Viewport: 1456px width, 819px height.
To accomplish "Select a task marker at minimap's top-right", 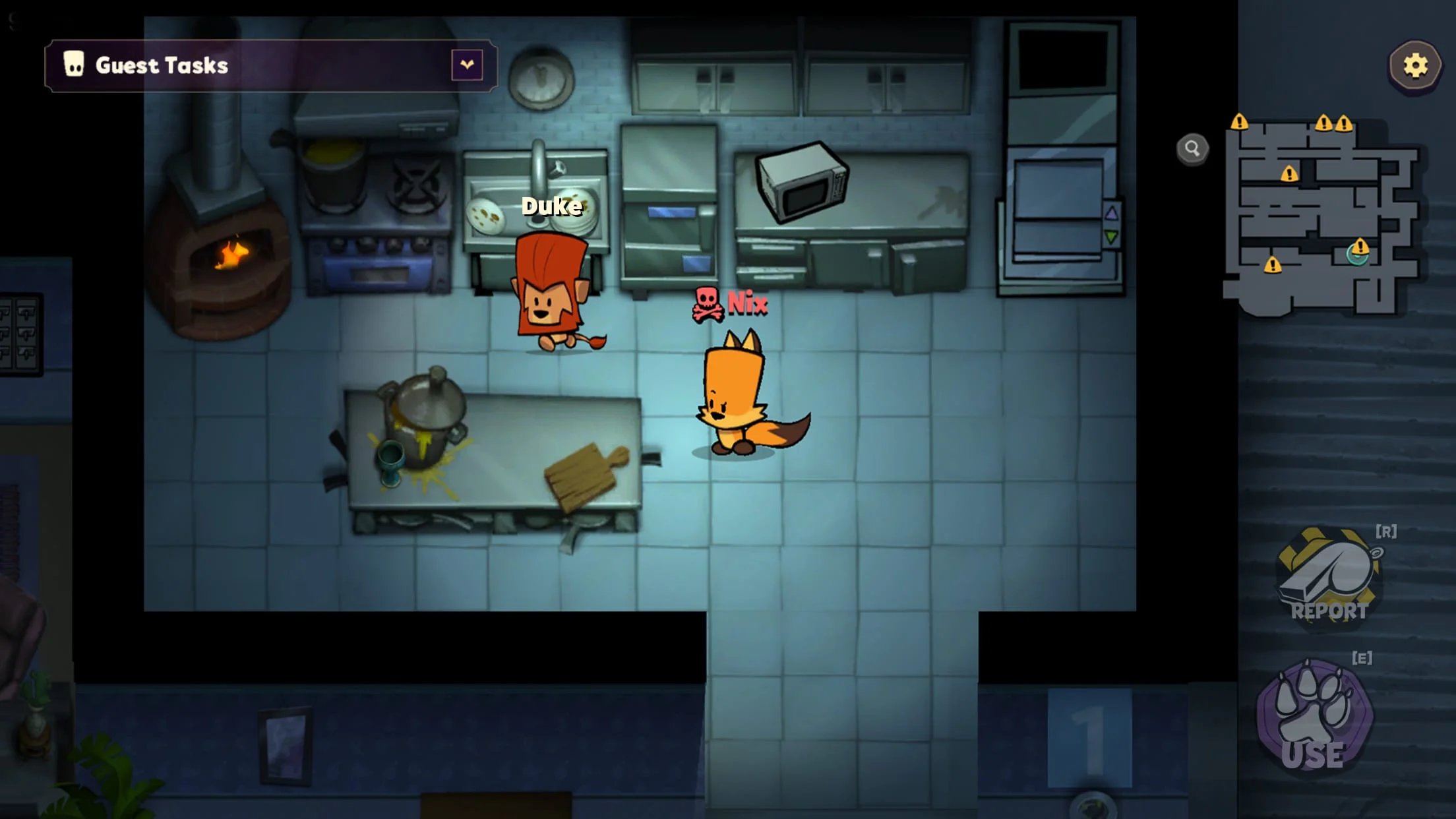I will [x=1344, y=125].
